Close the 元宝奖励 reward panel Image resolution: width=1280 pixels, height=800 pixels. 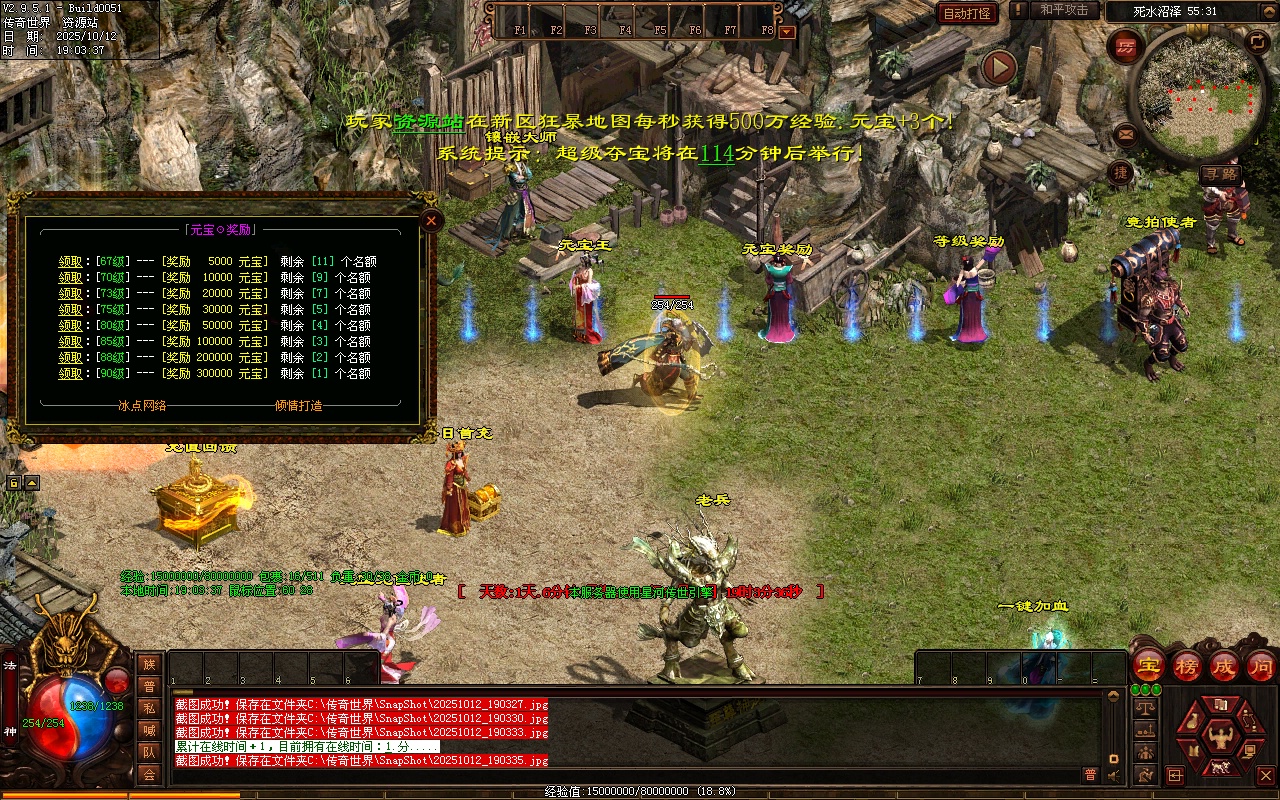click(431, 221)
